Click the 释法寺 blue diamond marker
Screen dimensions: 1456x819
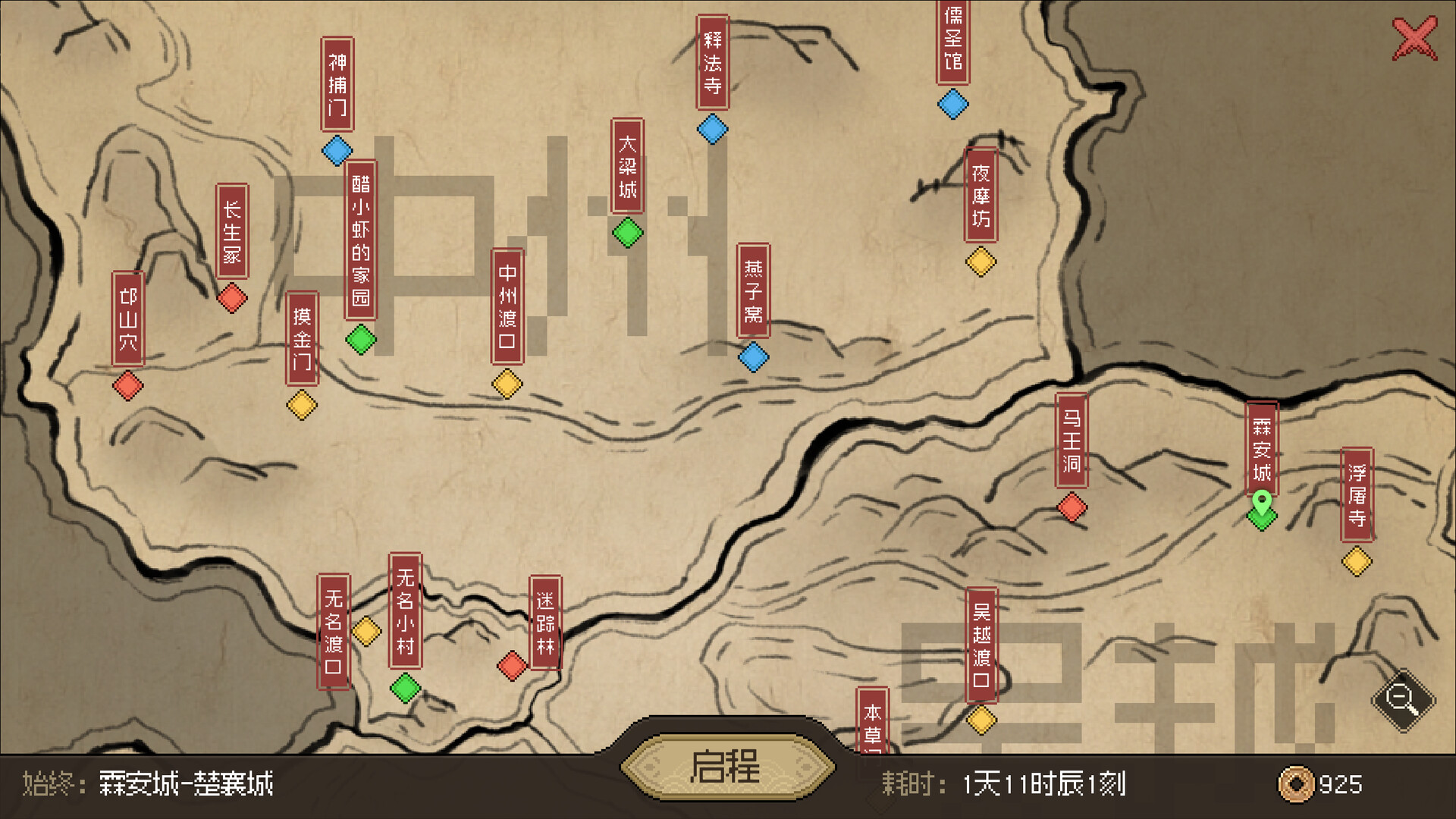(711, 130)
